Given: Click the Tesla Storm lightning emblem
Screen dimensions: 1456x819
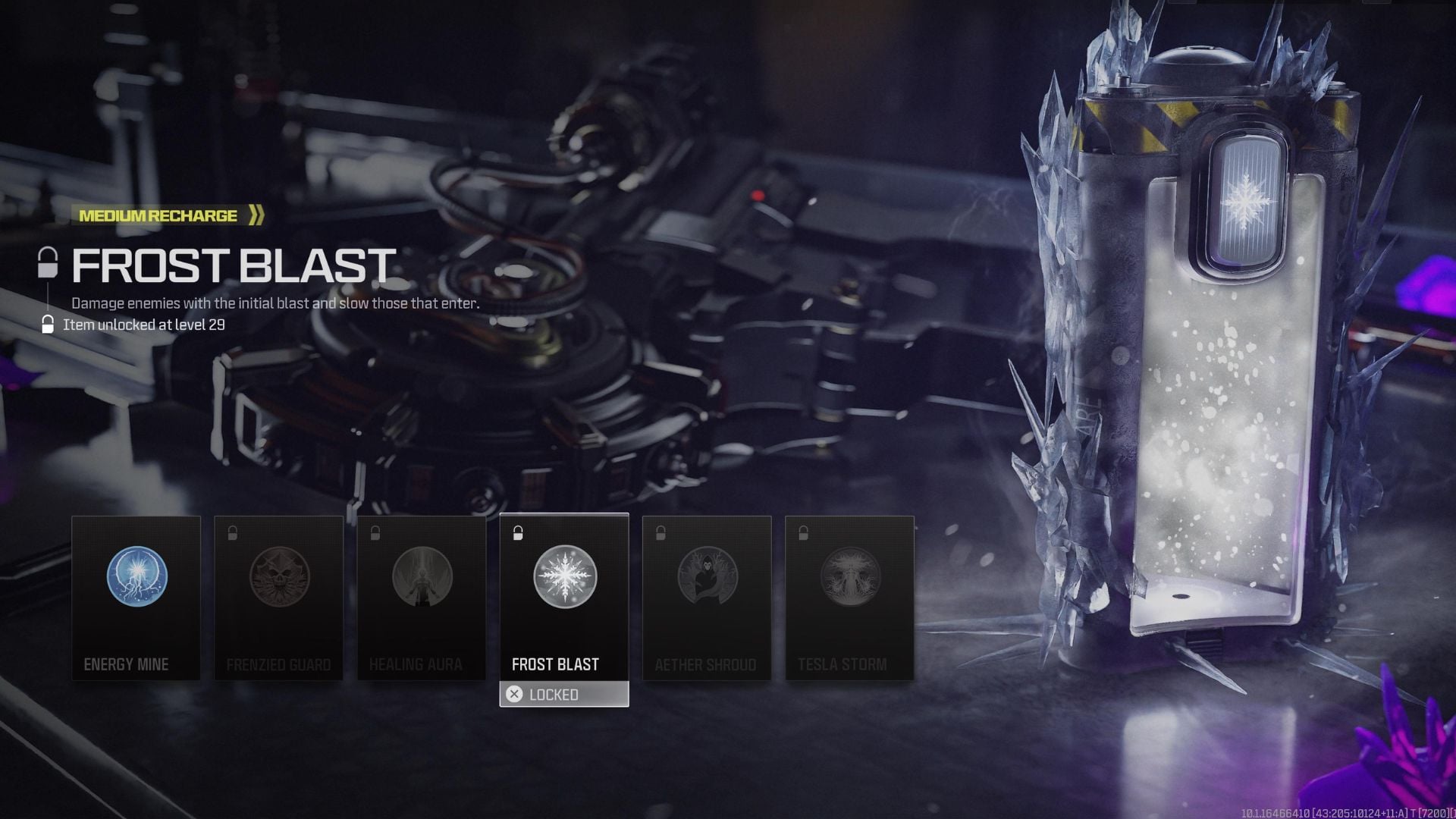Looking at the screenshot, I should [x=849, y=577].
